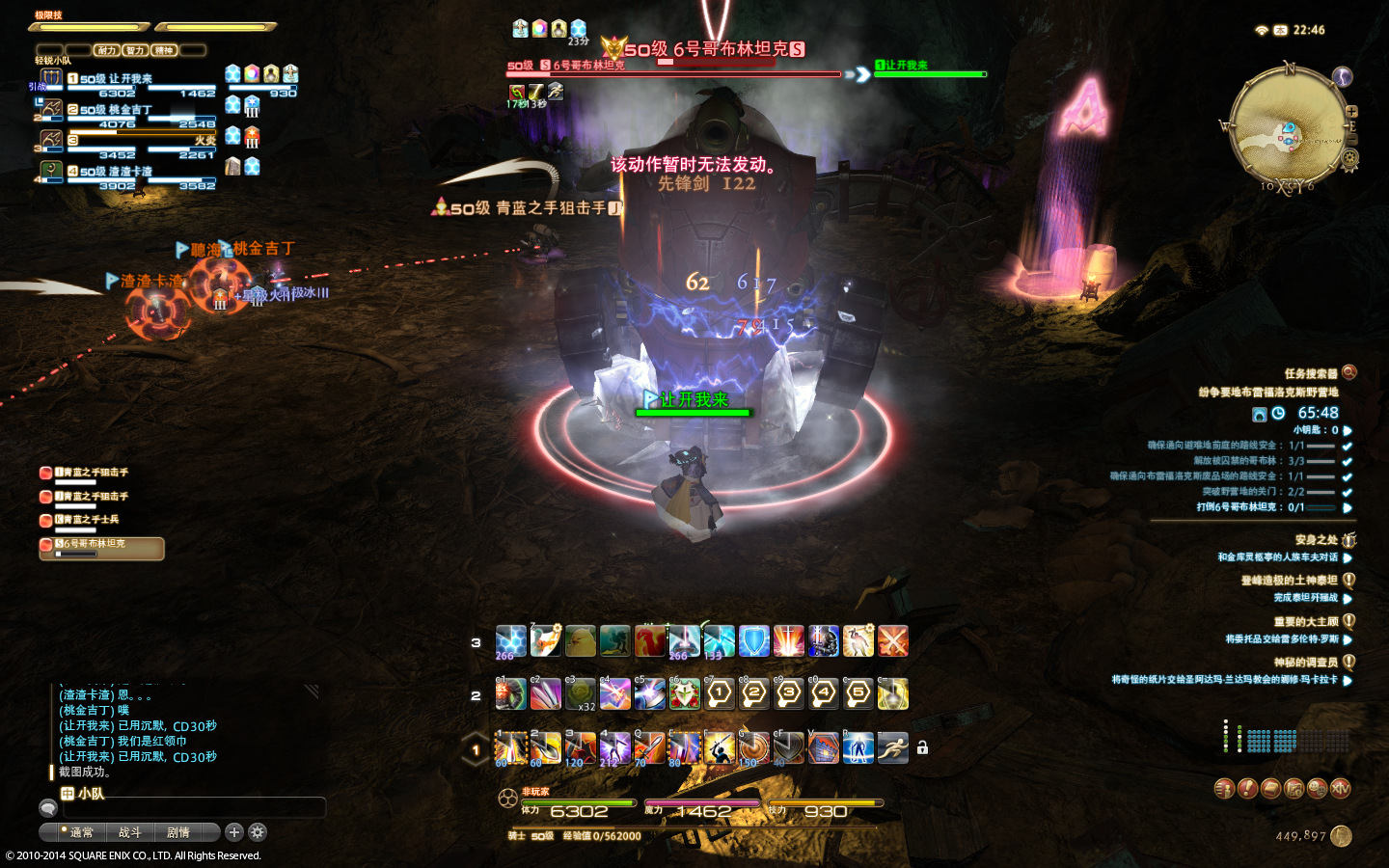Viewport: 1389px width, 868px height.
Task: Select the 通常 (General) chat tab
Action: coord(81,832)
